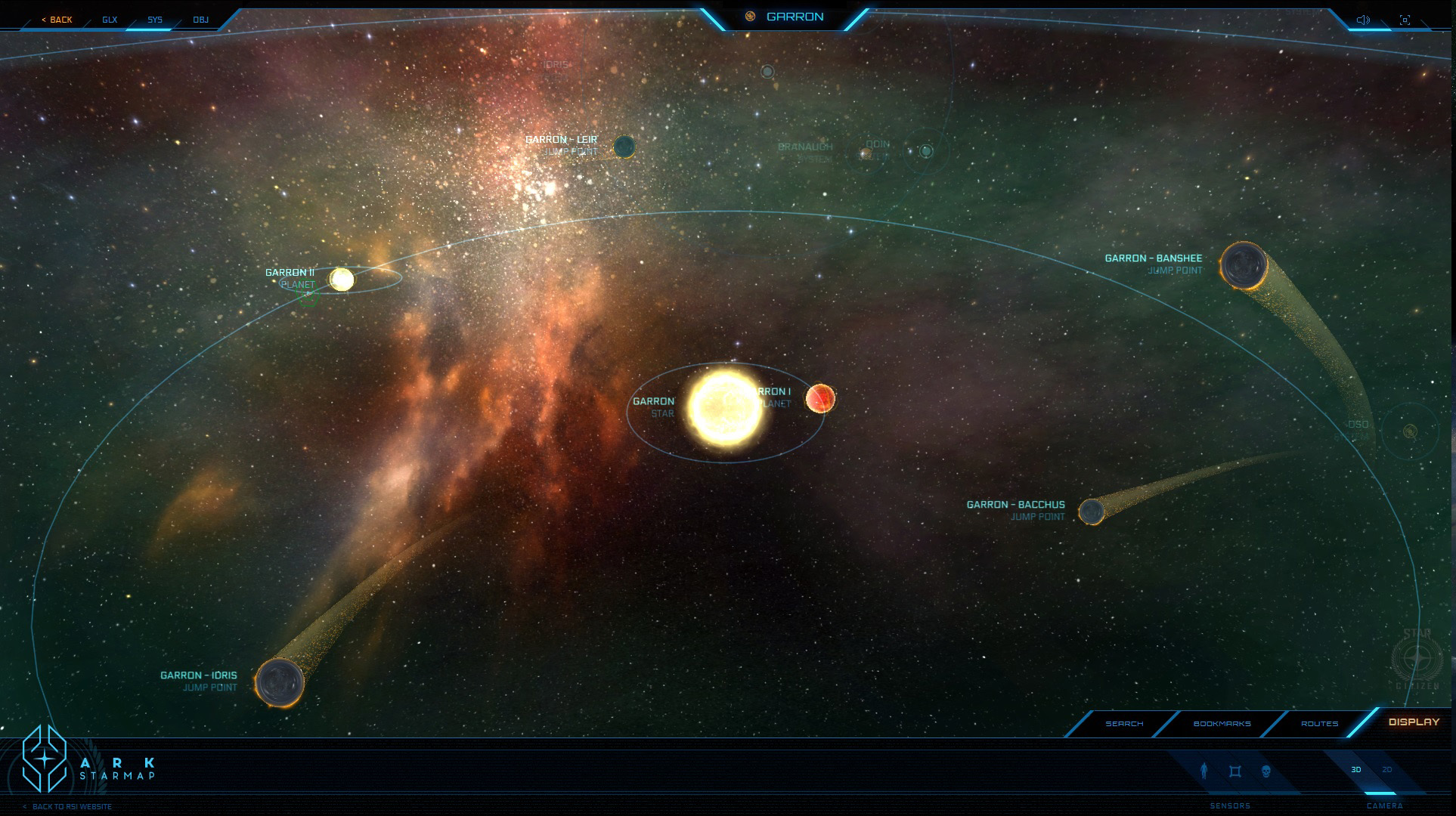Switch camera to 2D view

[x=1386, y=770]
